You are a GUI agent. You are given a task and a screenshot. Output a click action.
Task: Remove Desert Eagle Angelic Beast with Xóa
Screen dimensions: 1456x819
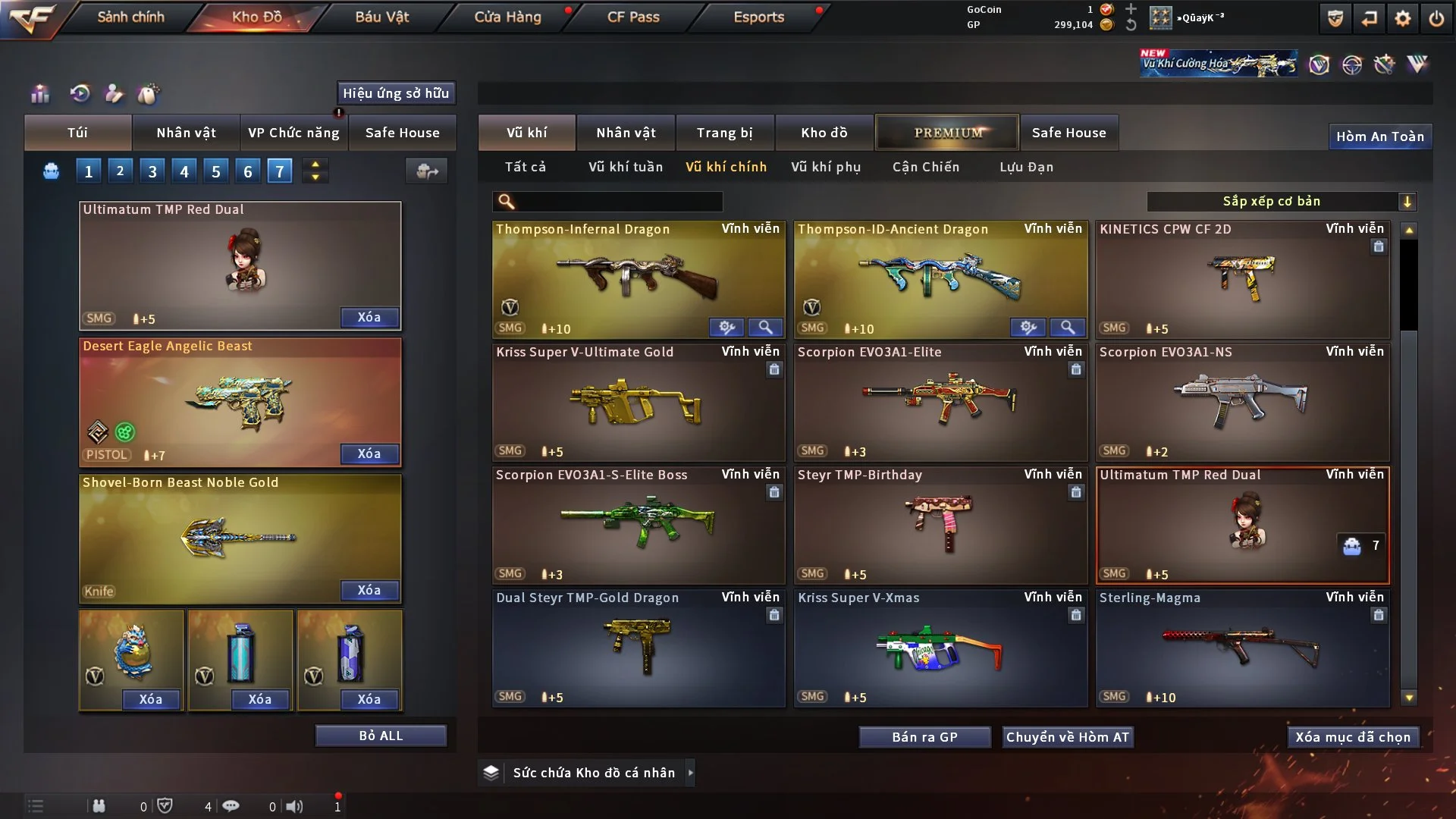pyautogui.click(x=369, y=453)
